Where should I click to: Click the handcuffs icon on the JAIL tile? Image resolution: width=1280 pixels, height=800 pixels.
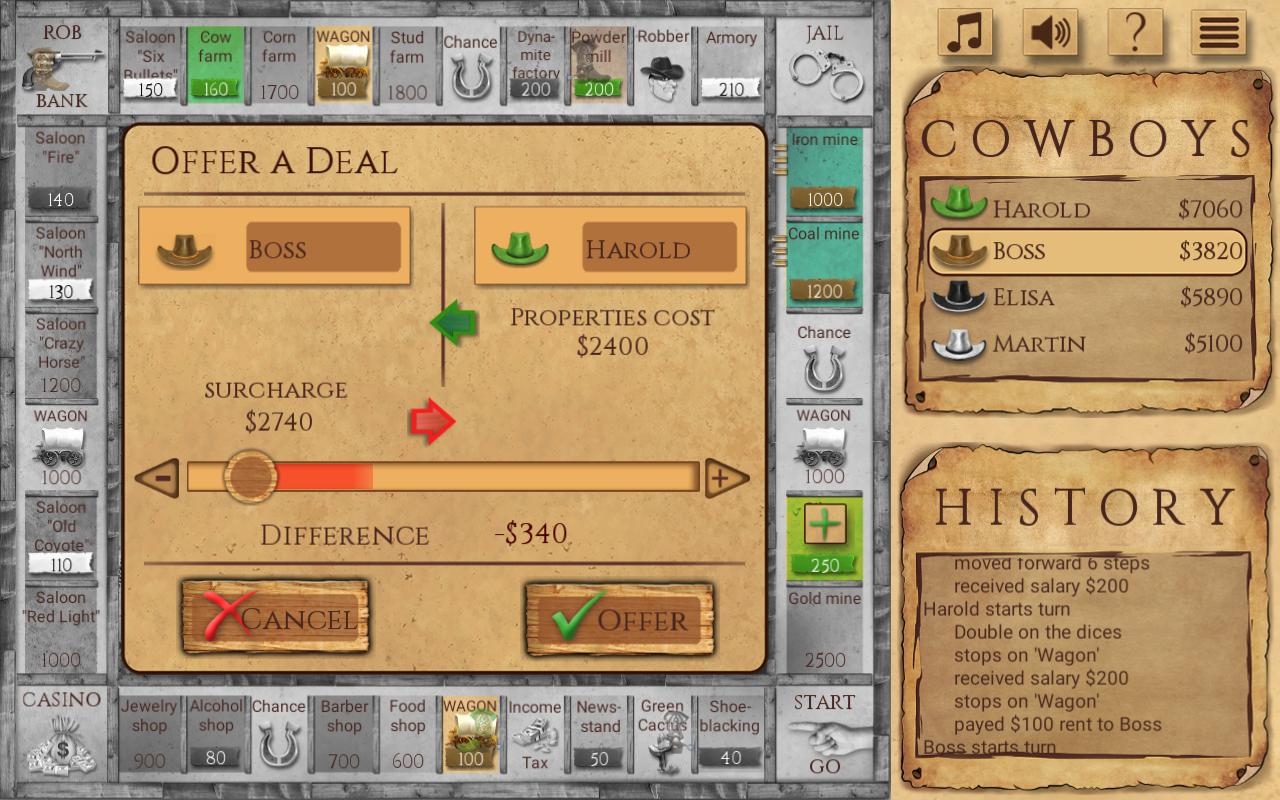[x=826, y=70]
